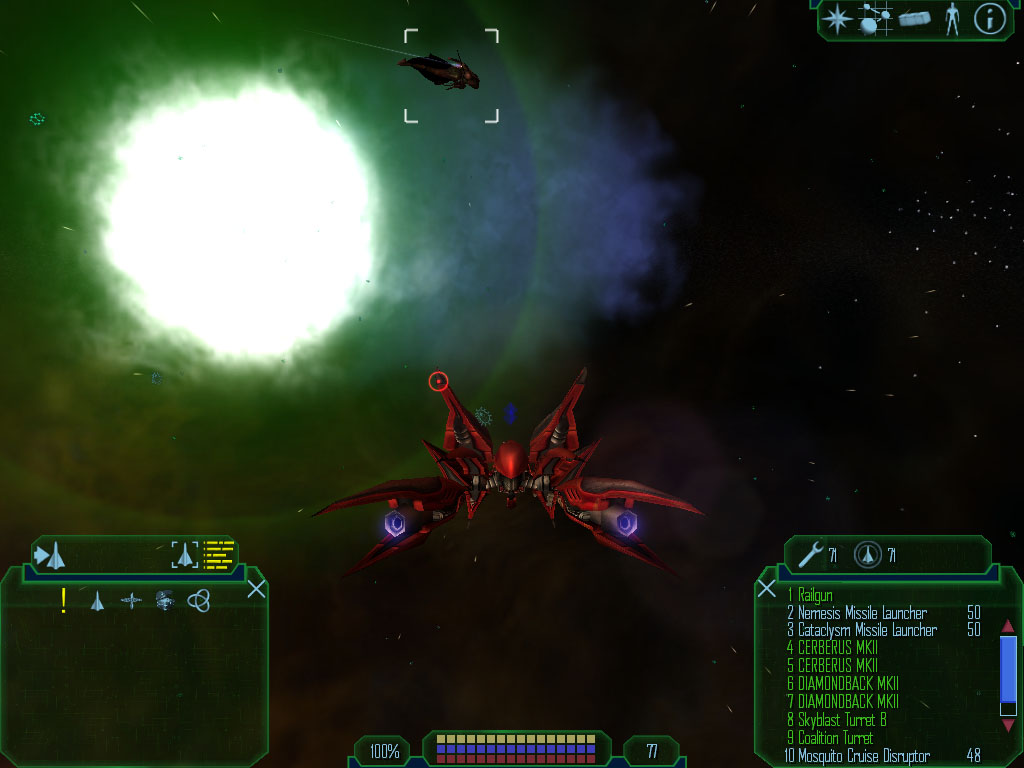The height and width of the screenshot is (768, 1024).
Task: Use the wrench repair kit icon
Action: click(x=811, y=554)
